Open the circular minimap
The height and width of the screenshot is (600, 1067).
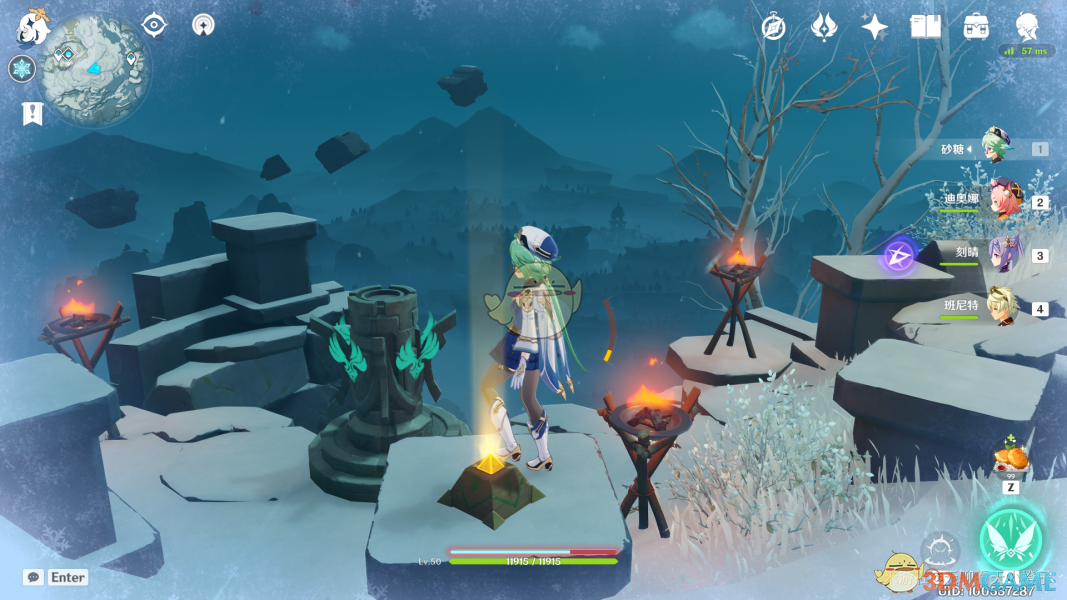pos(96,69)
